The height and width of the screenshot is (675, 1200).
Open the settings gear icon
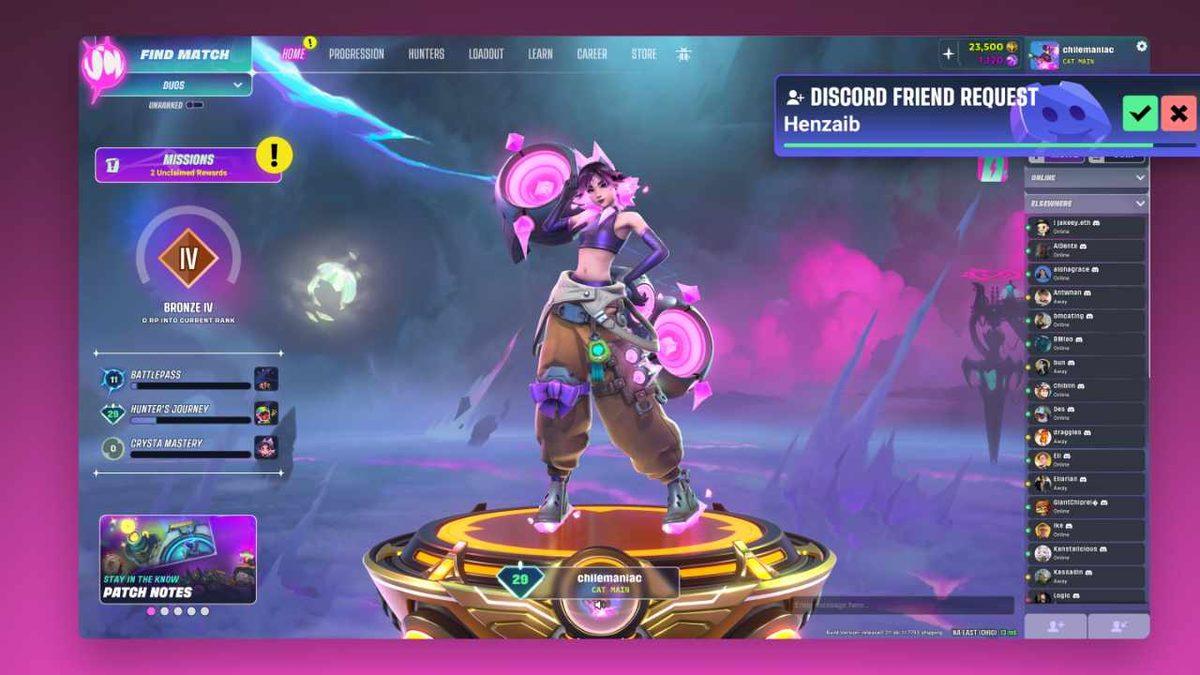1142,46
